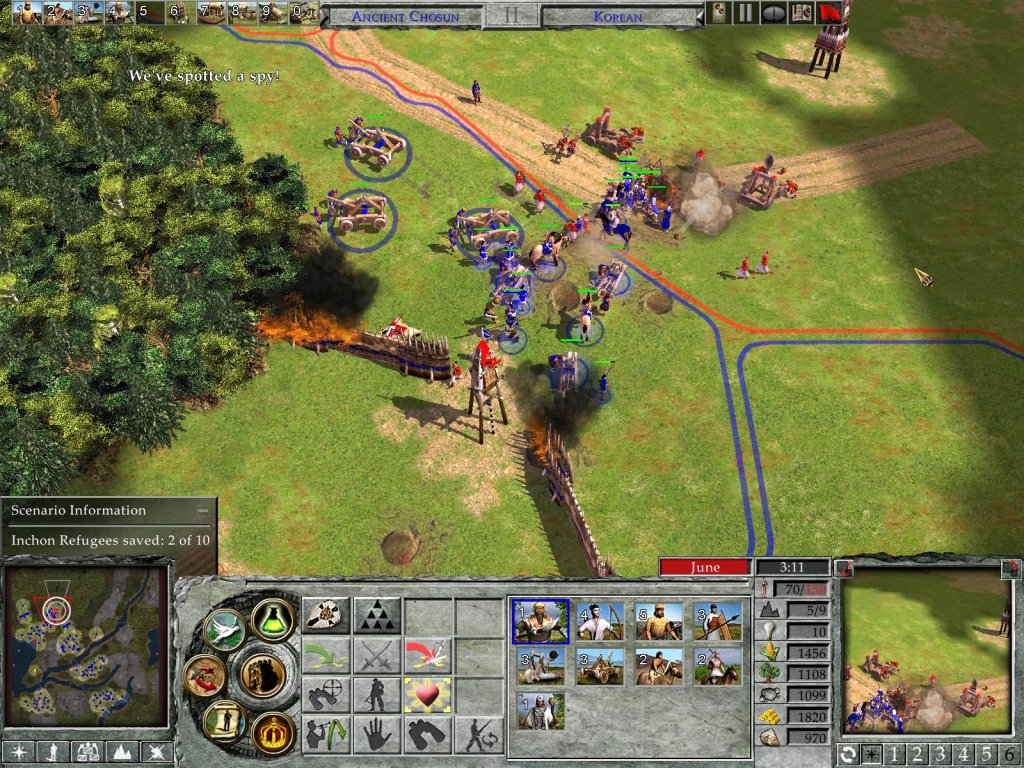Click the minimap to move the camera
This screenshot has width=1024, height=768.
point(85,647)
